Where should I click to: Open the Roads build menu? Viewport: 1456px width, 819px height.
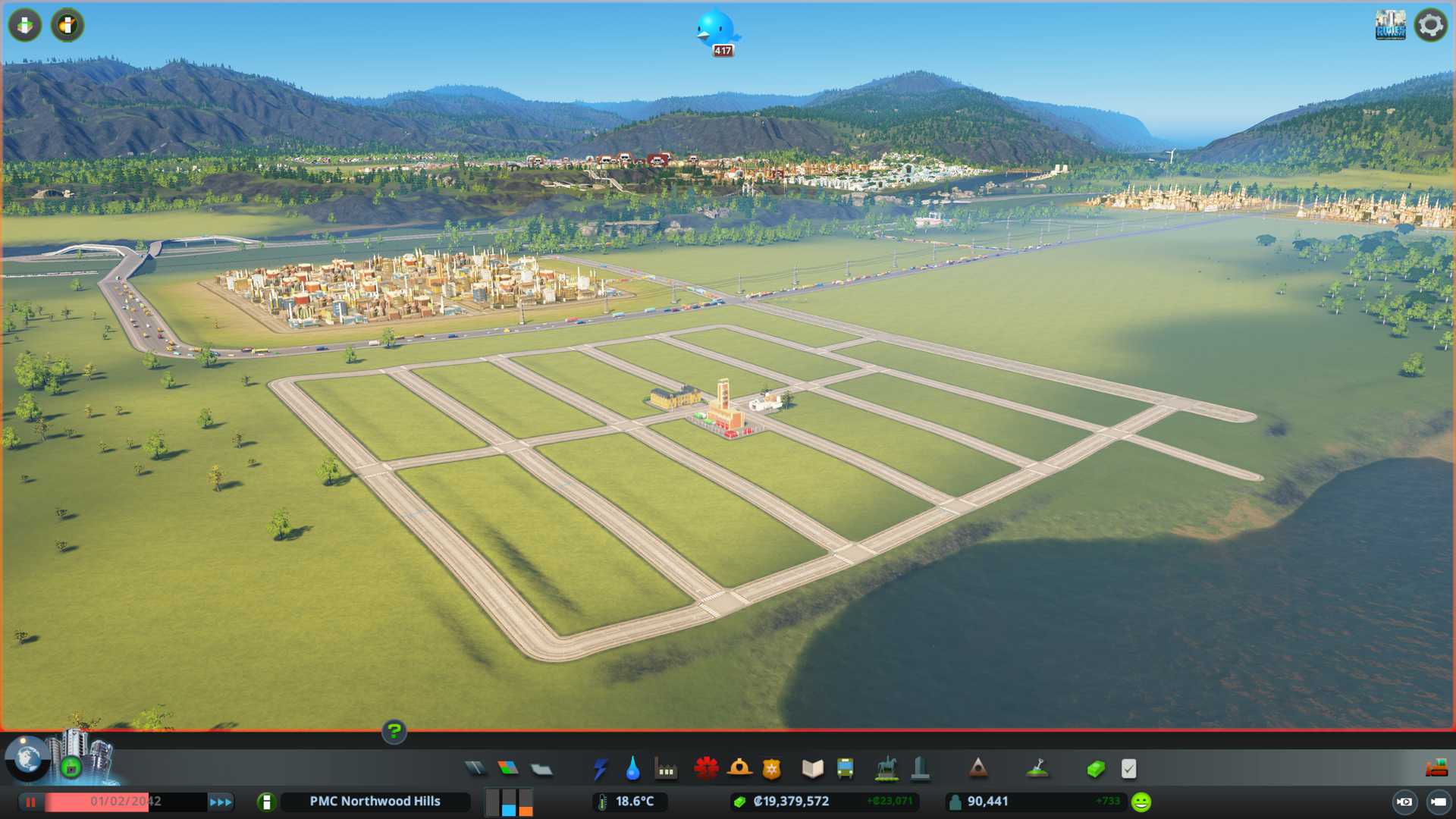(475, 769)
